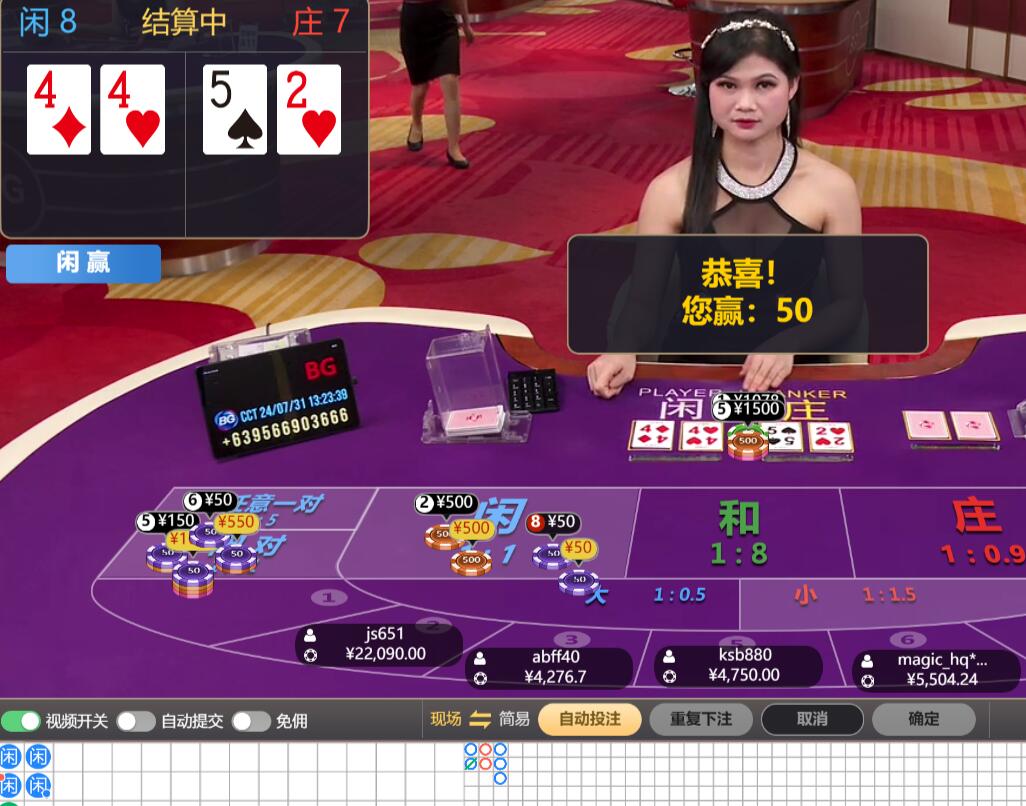The width and height of the screenshot is (1026, 806).
Task: Cancel the bet with 取消
Action: point(812,719)
